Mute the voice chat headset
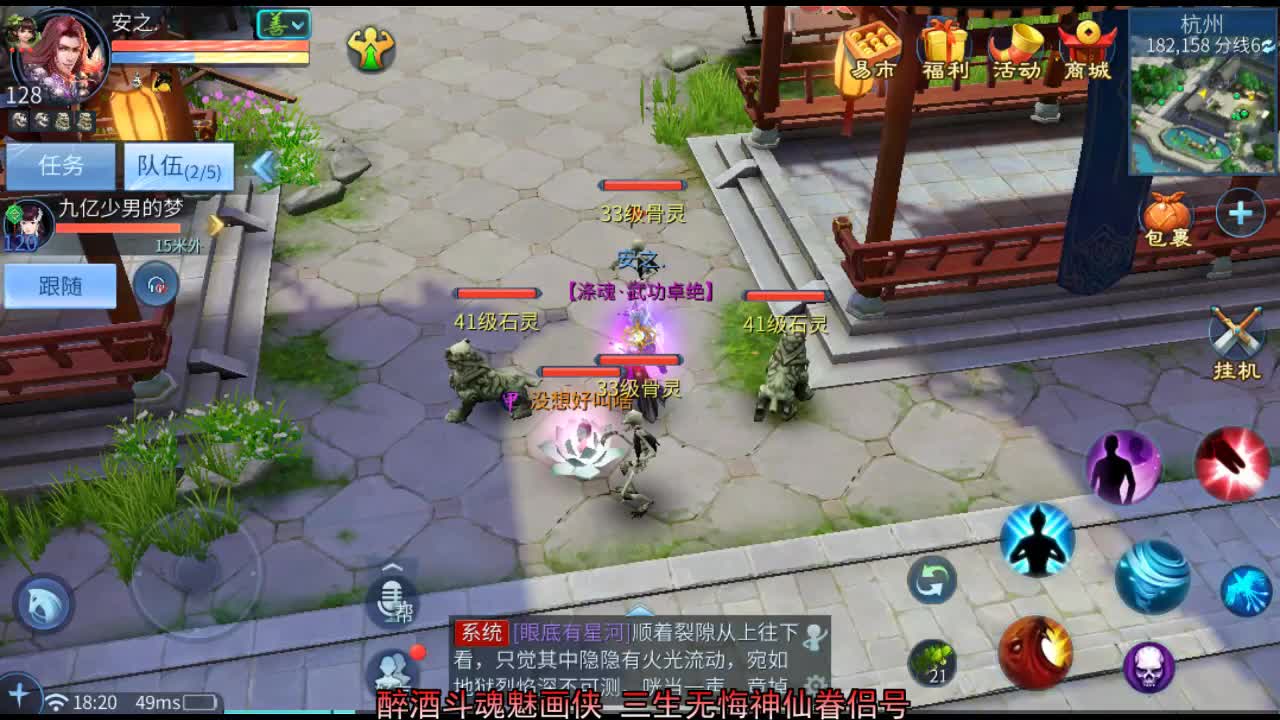 [x=155, y=285]
